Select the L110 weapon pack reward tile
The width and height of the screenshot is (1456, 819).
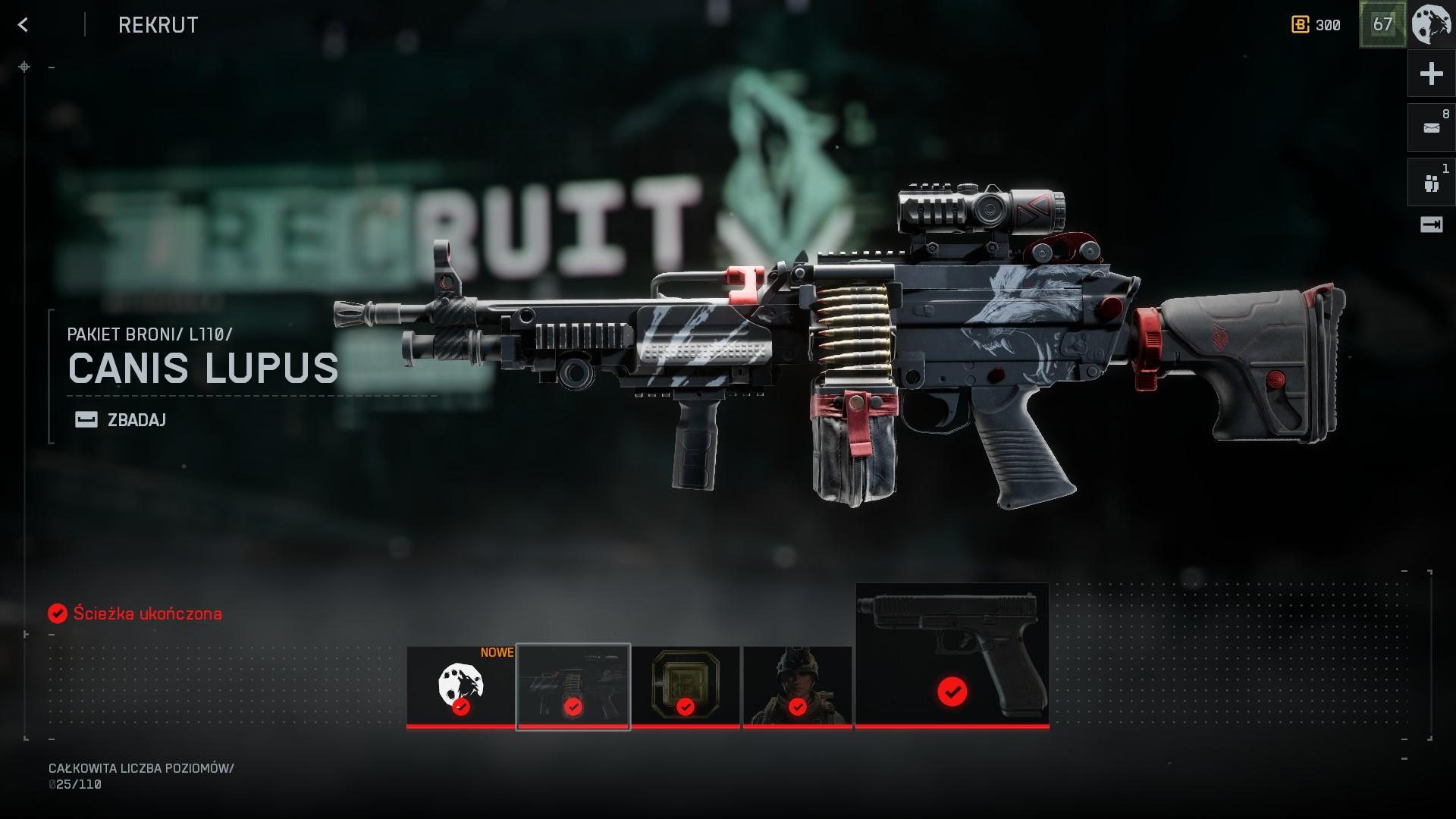(573, 686)
